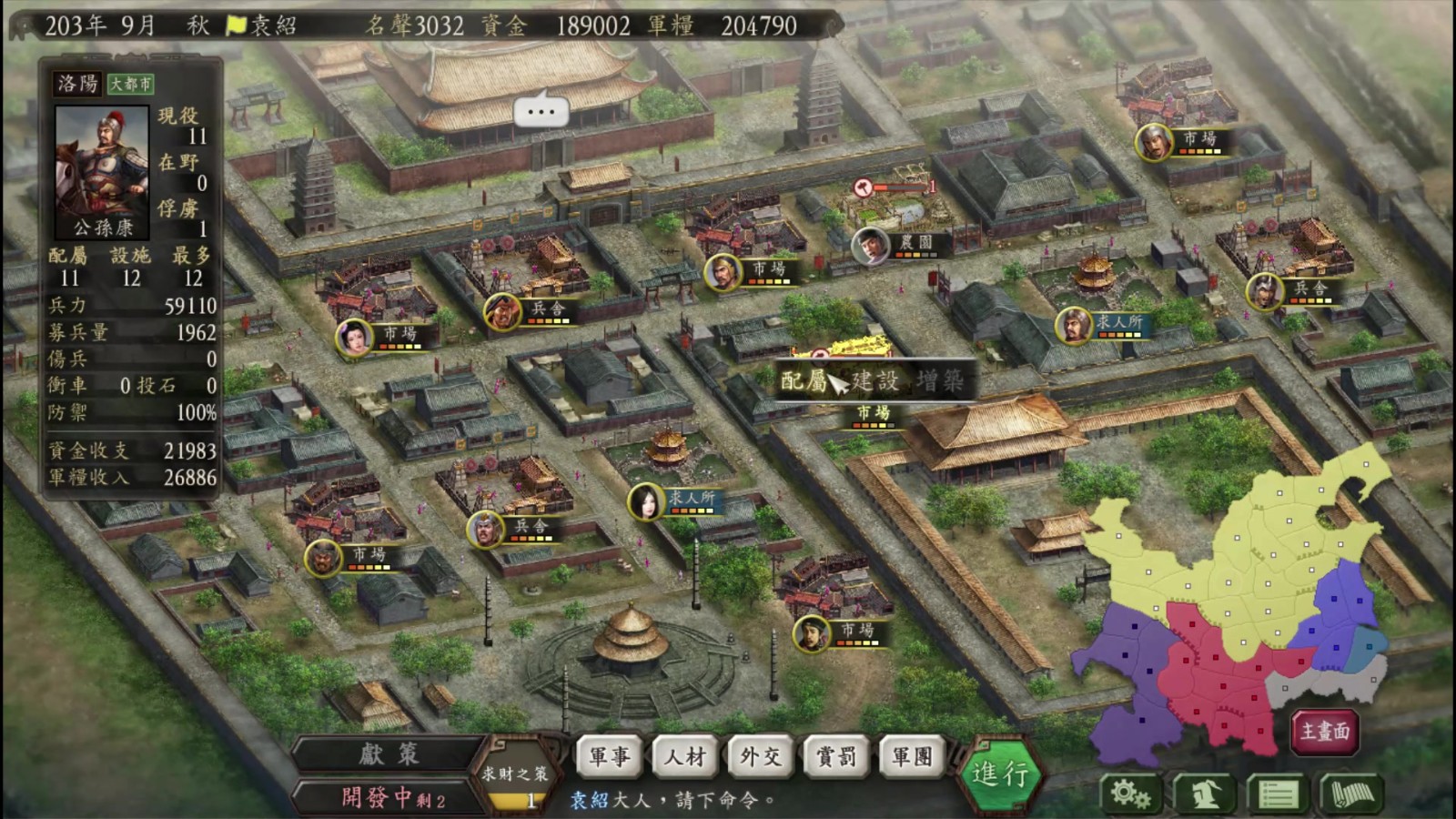Open the scroll icon button

tap(1351, 794)
